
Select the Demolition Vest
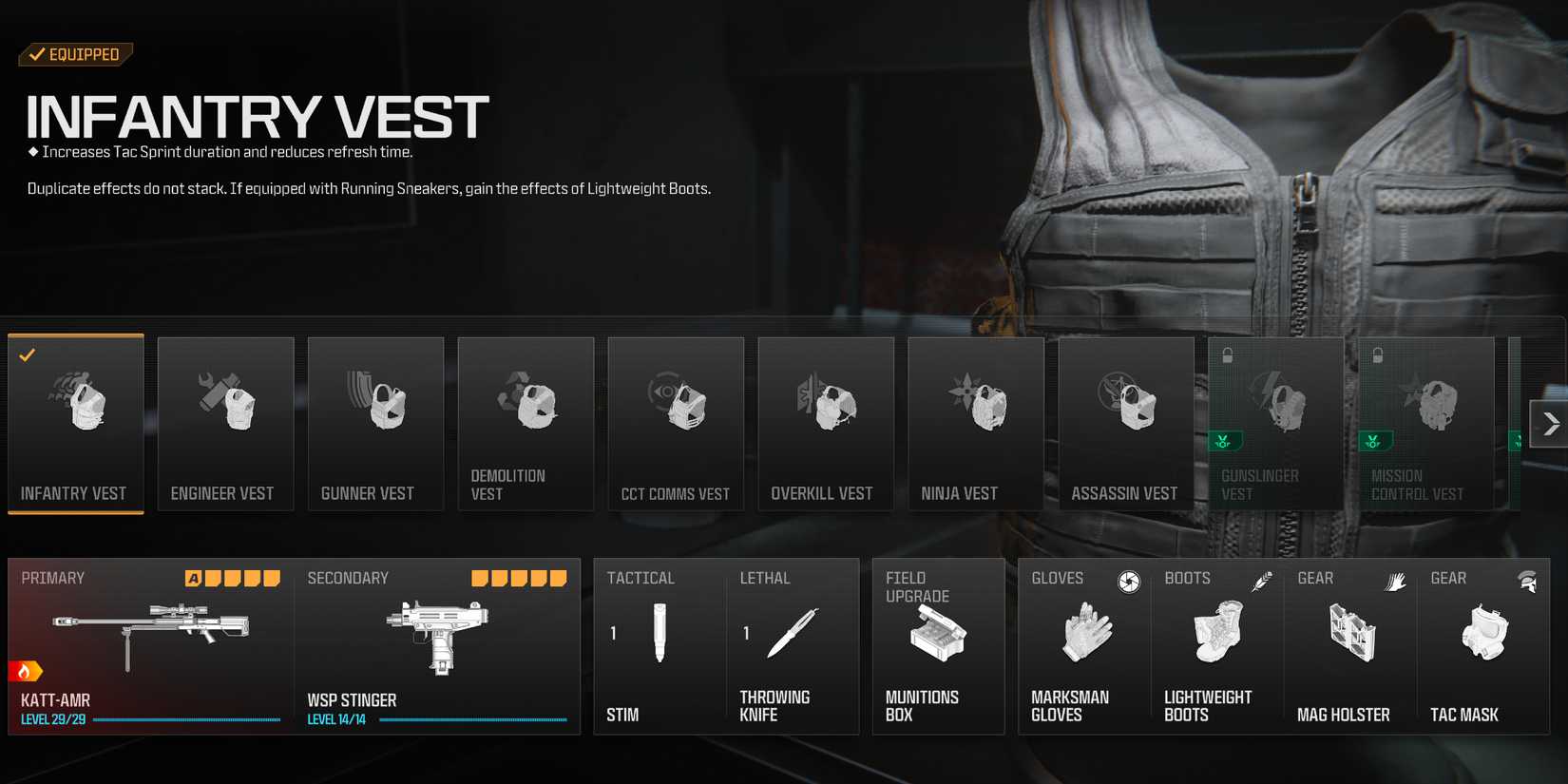[x=526, y=423]
